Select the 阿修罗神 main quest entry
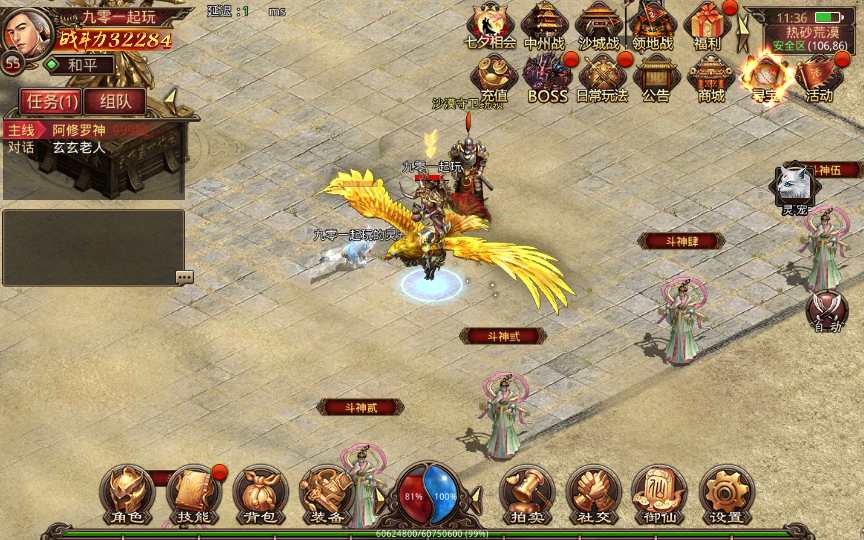The height and width of the screenshot is (540, 864). [x=72, y=130]
